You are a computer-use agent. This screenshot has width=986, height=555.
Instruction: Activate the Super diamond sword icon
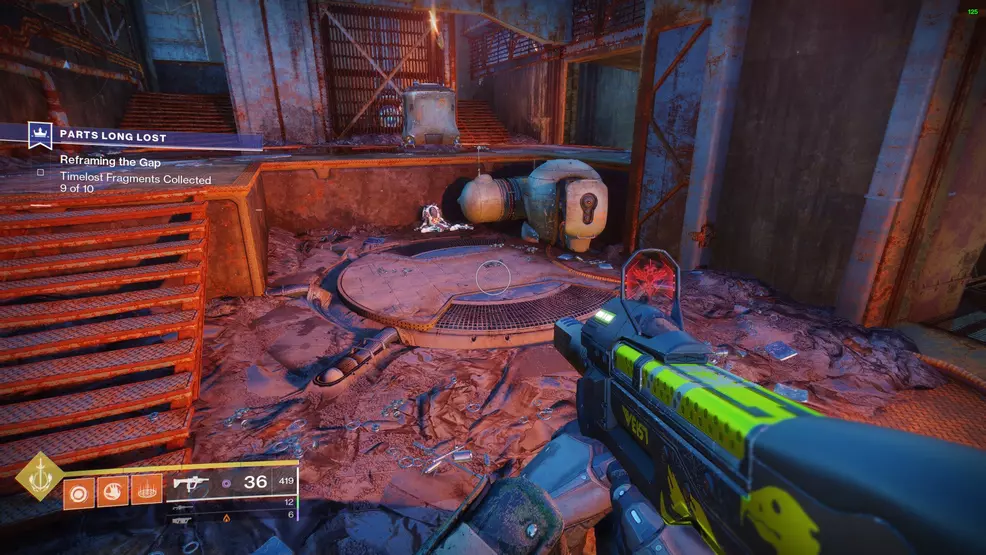coord(39,477)
